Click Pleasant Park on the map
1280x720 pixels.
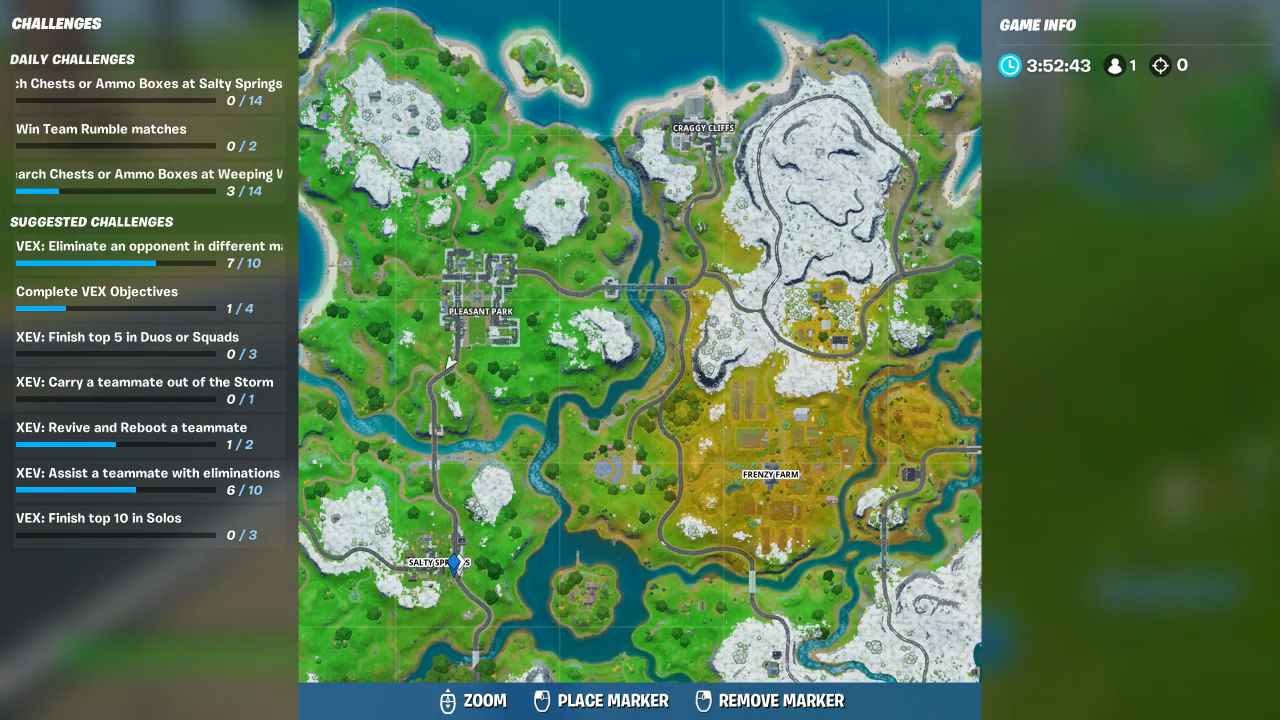(481, 311)
